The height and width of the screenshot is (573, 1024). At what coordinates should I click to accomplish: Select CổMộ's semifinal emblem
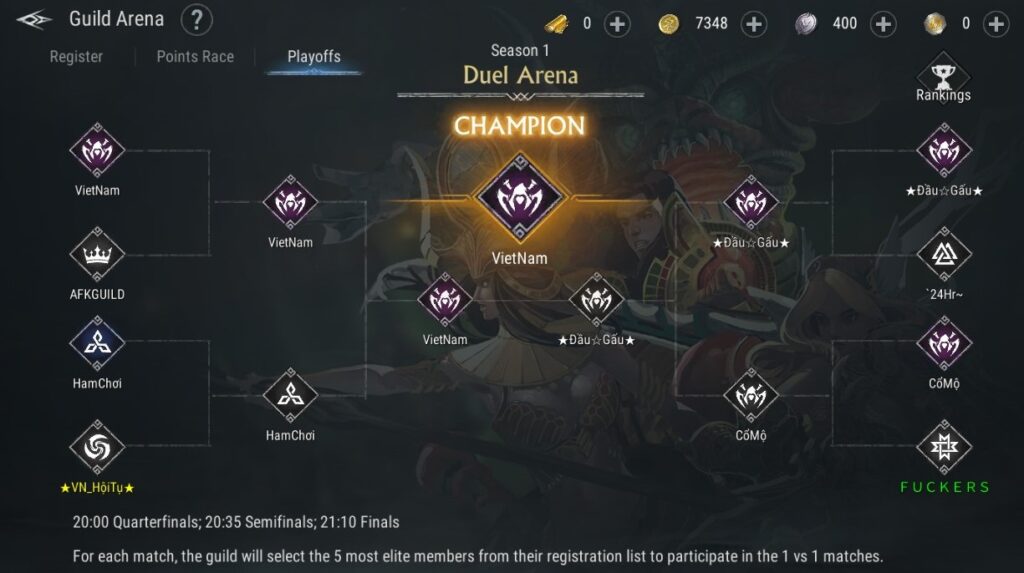[x=750, y=396]
